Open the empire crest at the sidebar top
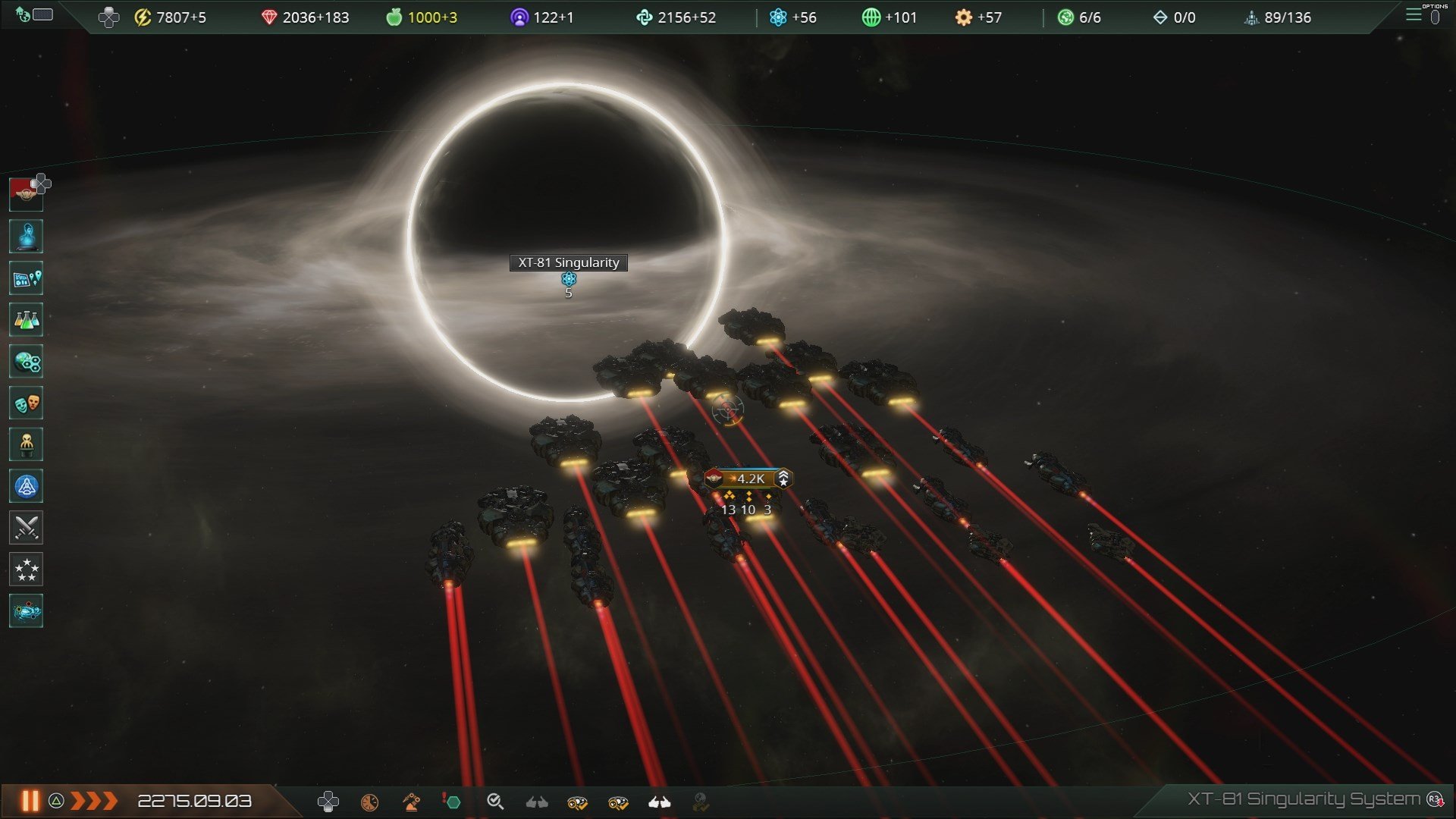This screenshot has width=1456, height=819. click(26, 194)
